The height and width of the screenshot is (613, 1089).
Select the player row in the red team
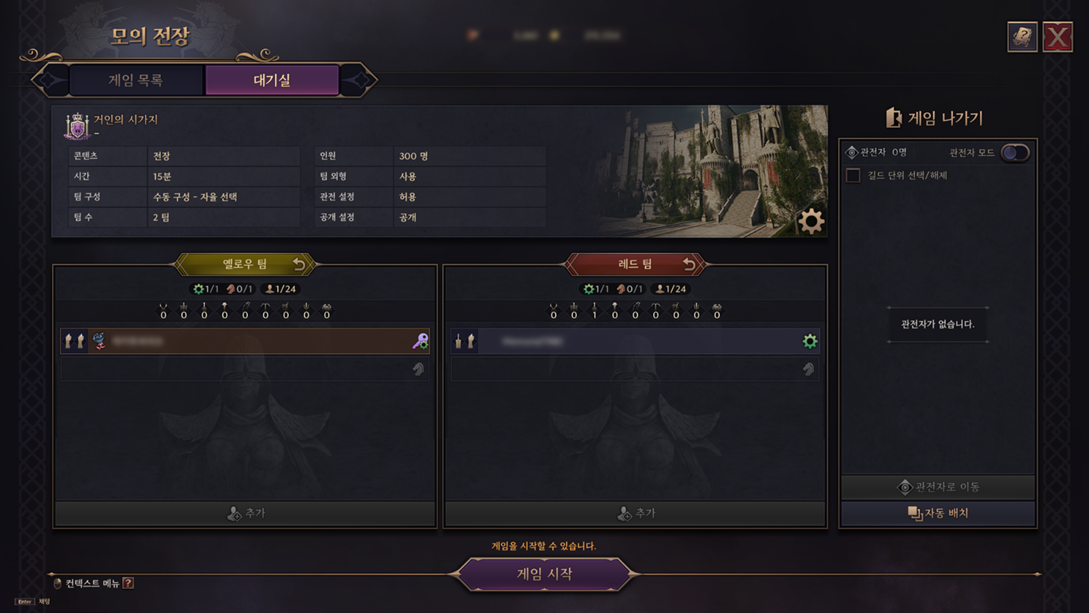pyautogui.click(x=635, y=341)
